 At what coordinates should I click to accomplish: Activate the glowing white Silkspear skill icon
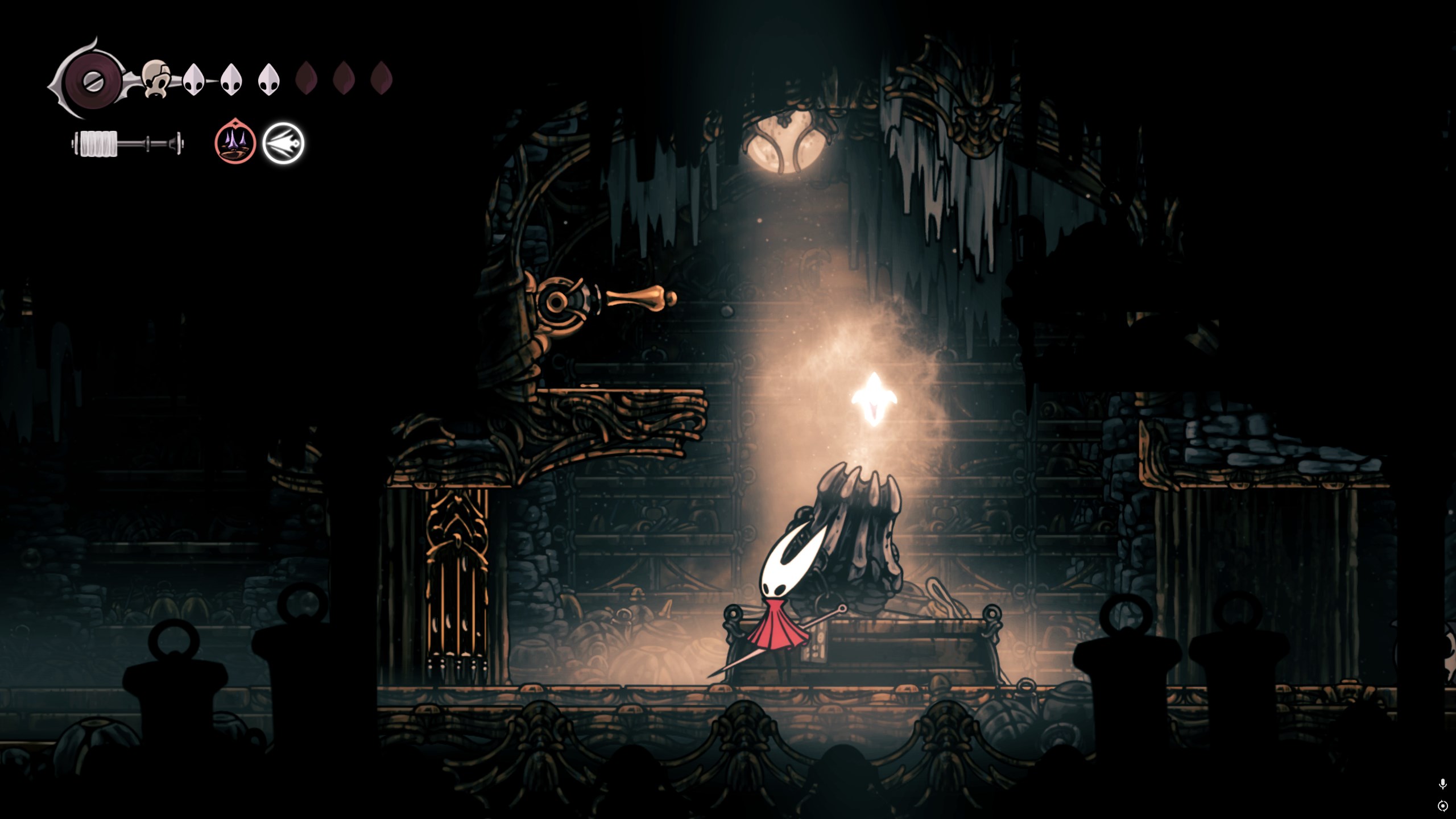283,143
